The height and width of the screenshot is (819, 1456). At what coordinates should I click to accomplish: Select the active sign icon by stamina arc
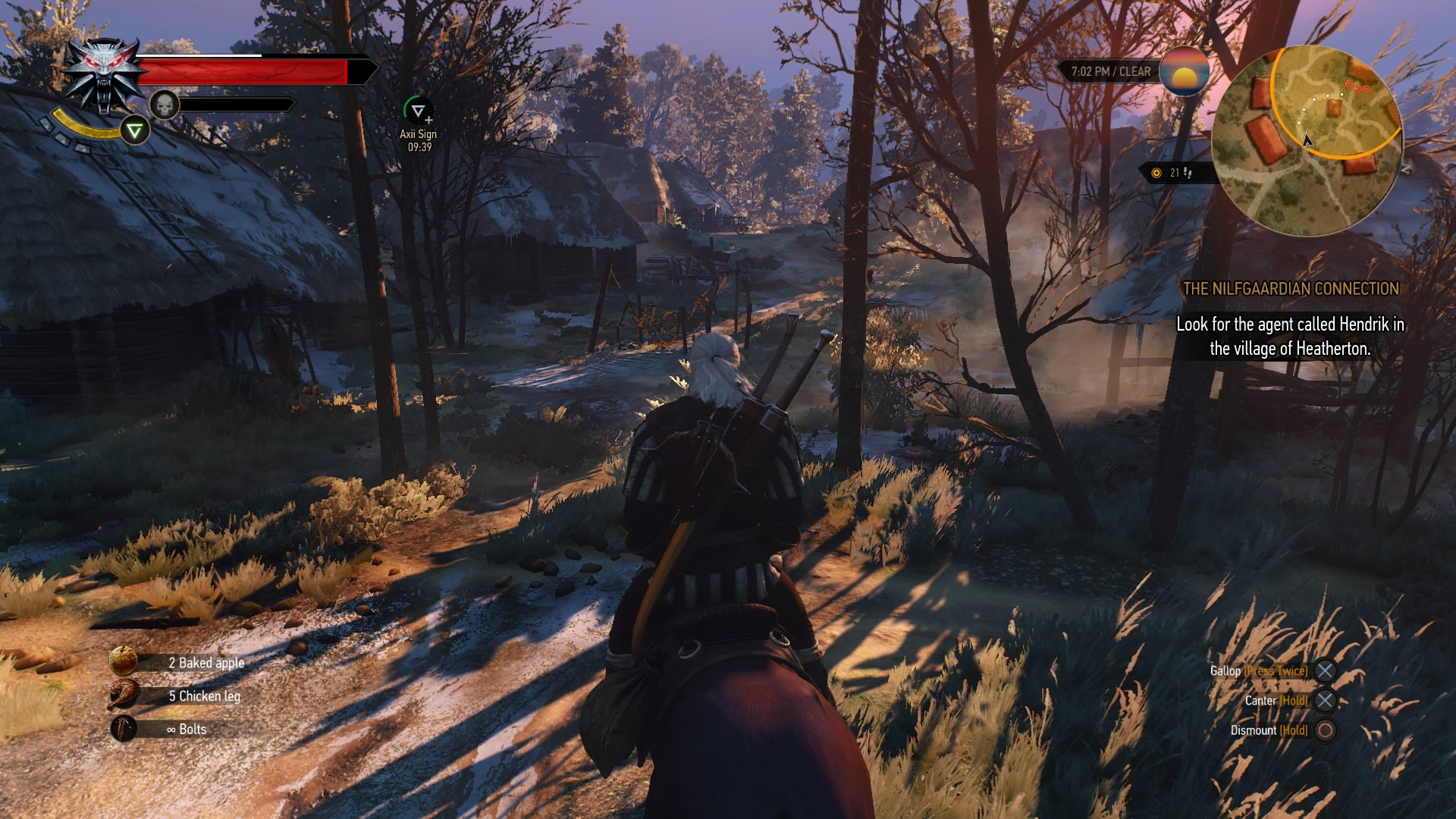[135, 131]
